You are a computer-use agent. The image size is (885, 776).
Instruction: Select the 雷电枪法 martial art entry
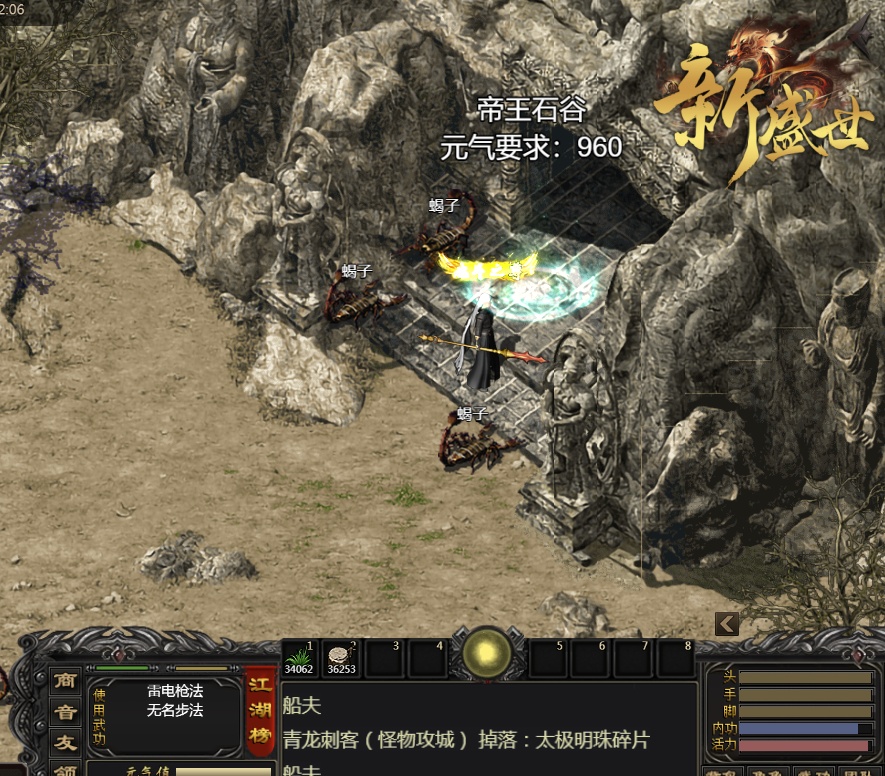(175, 691)
